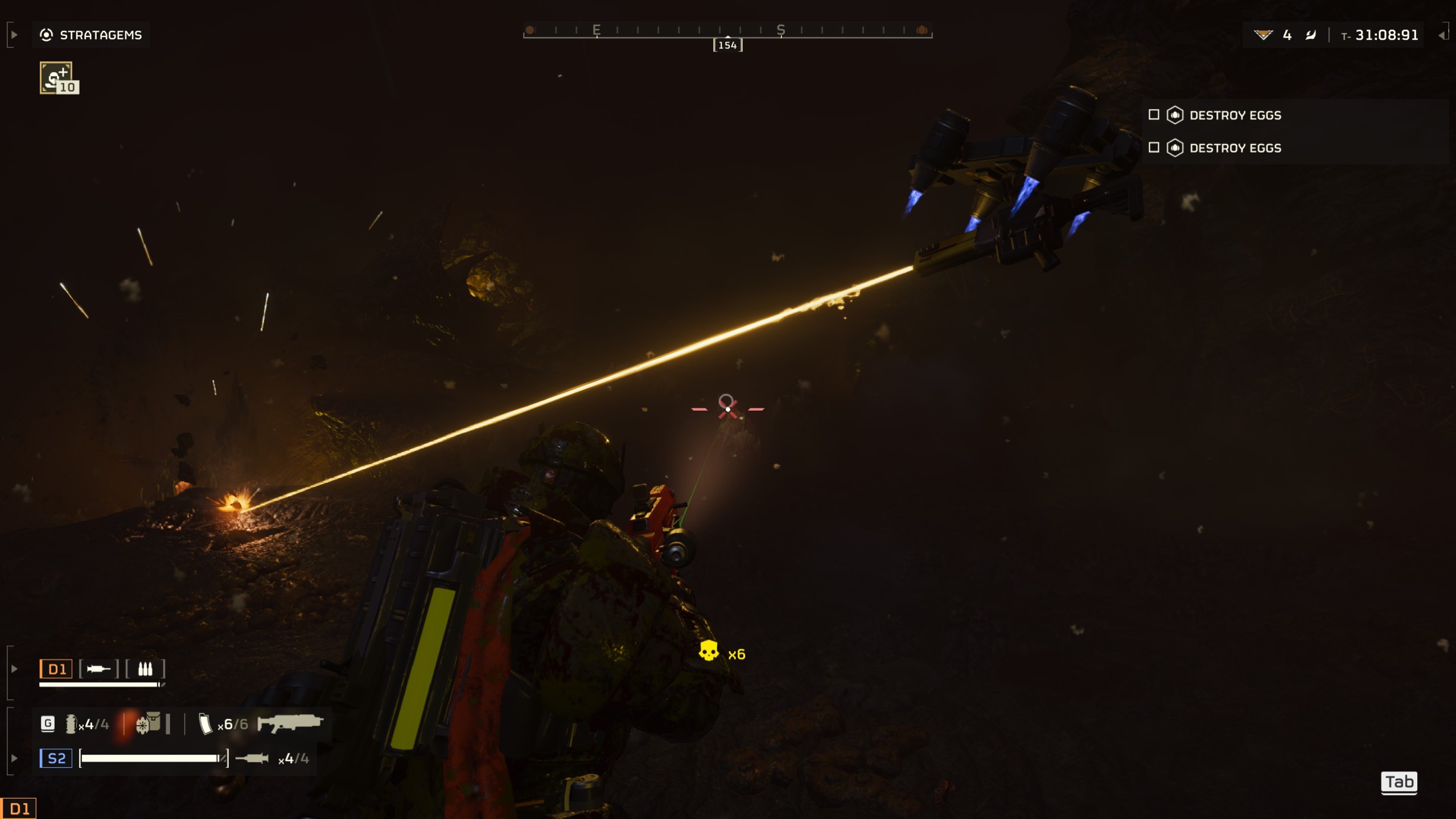The image size is (1456, 819).
Task: Select the D1 squadmate ammo bullets icon
Action: [x=145, y=669]
